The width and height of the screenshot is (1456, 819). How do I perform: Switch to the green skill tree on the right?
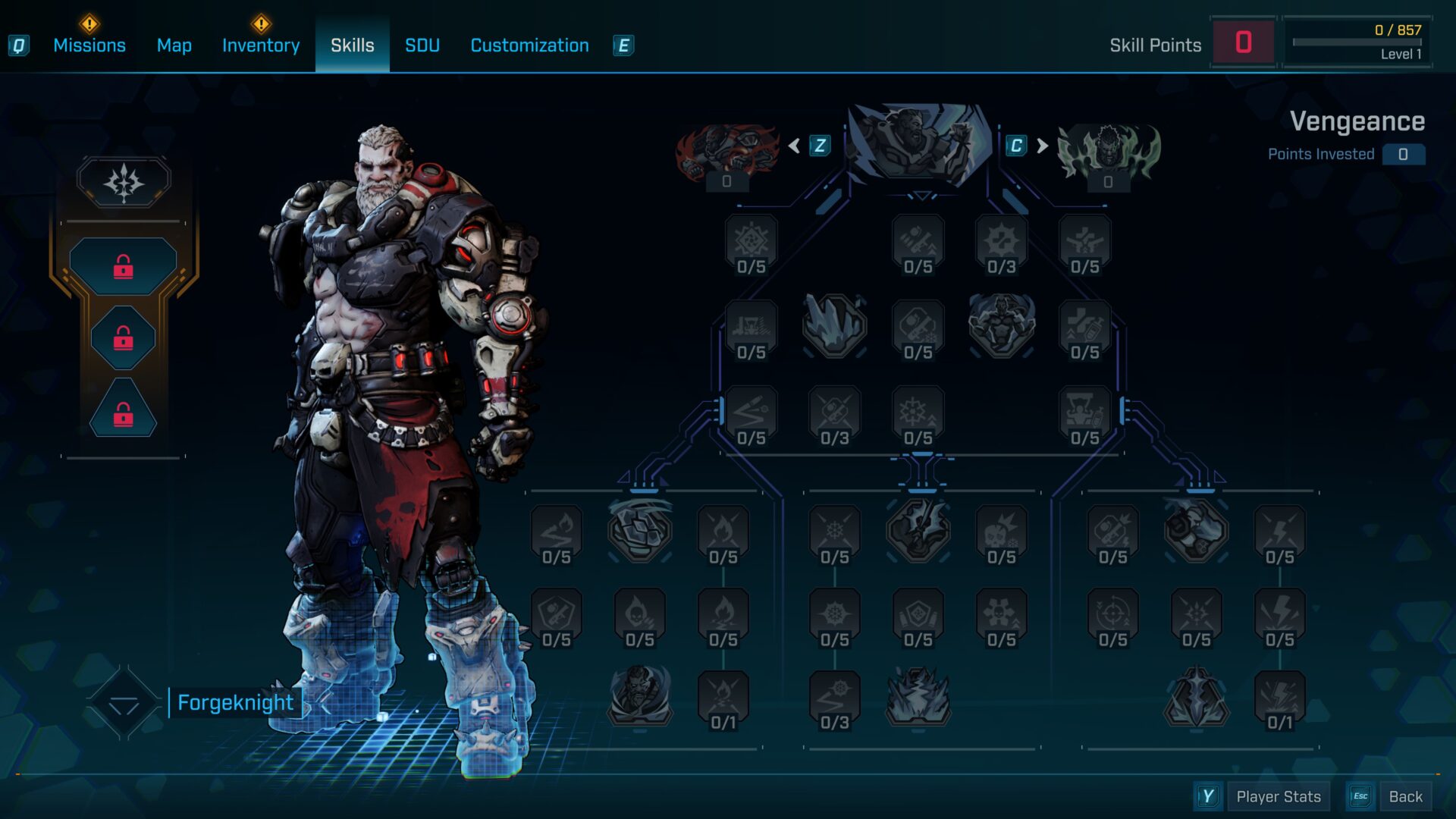point(1108,152)
